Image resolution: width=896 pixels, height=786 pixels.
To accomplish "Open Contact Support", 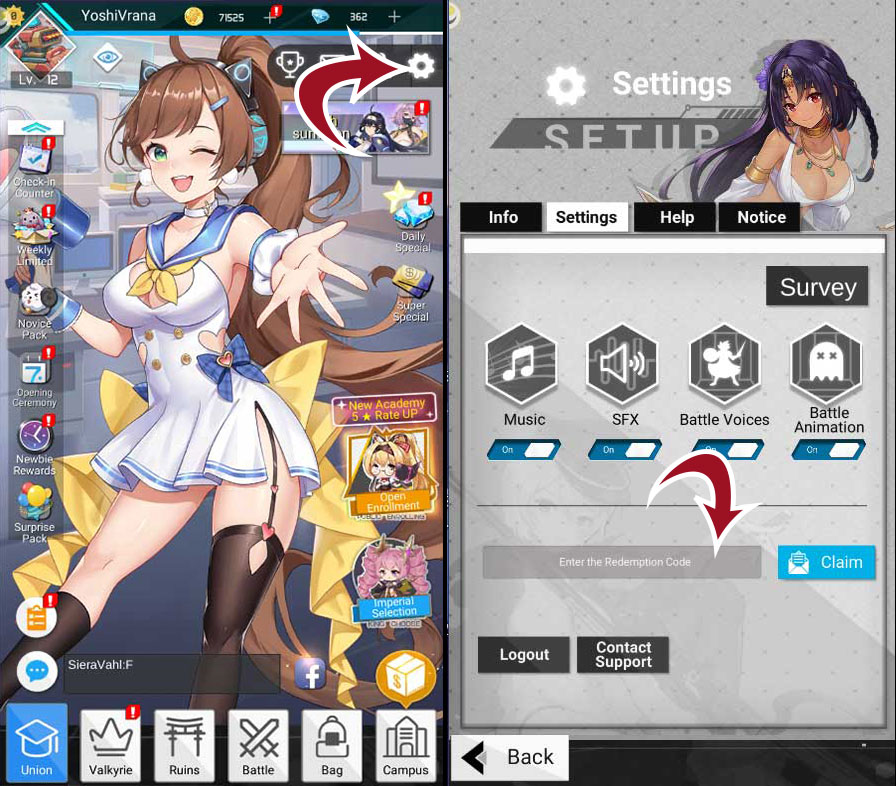I will click(x=623, y=655).
